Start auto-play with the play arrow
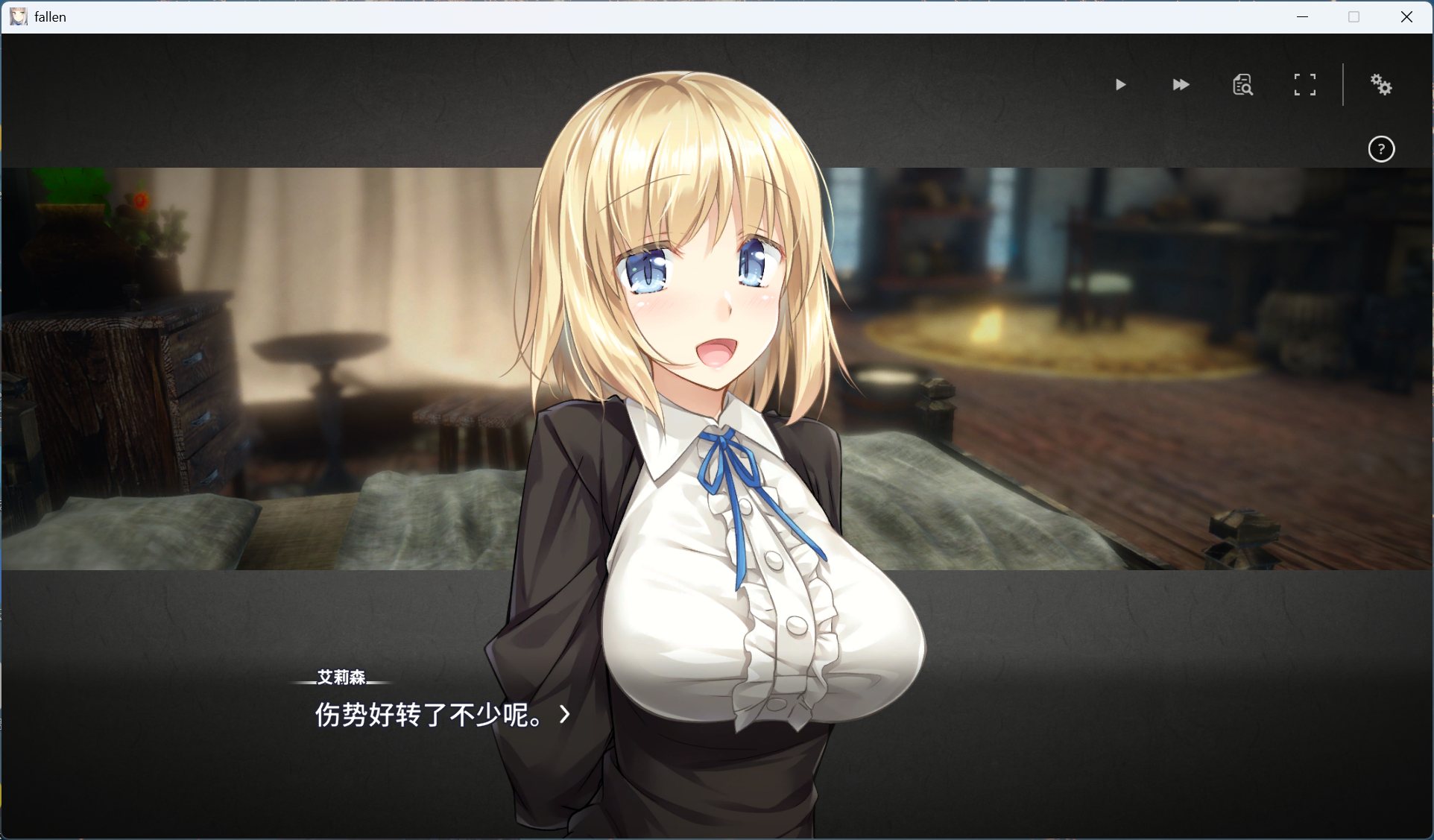The image size is (1434, 840). 1120,85
